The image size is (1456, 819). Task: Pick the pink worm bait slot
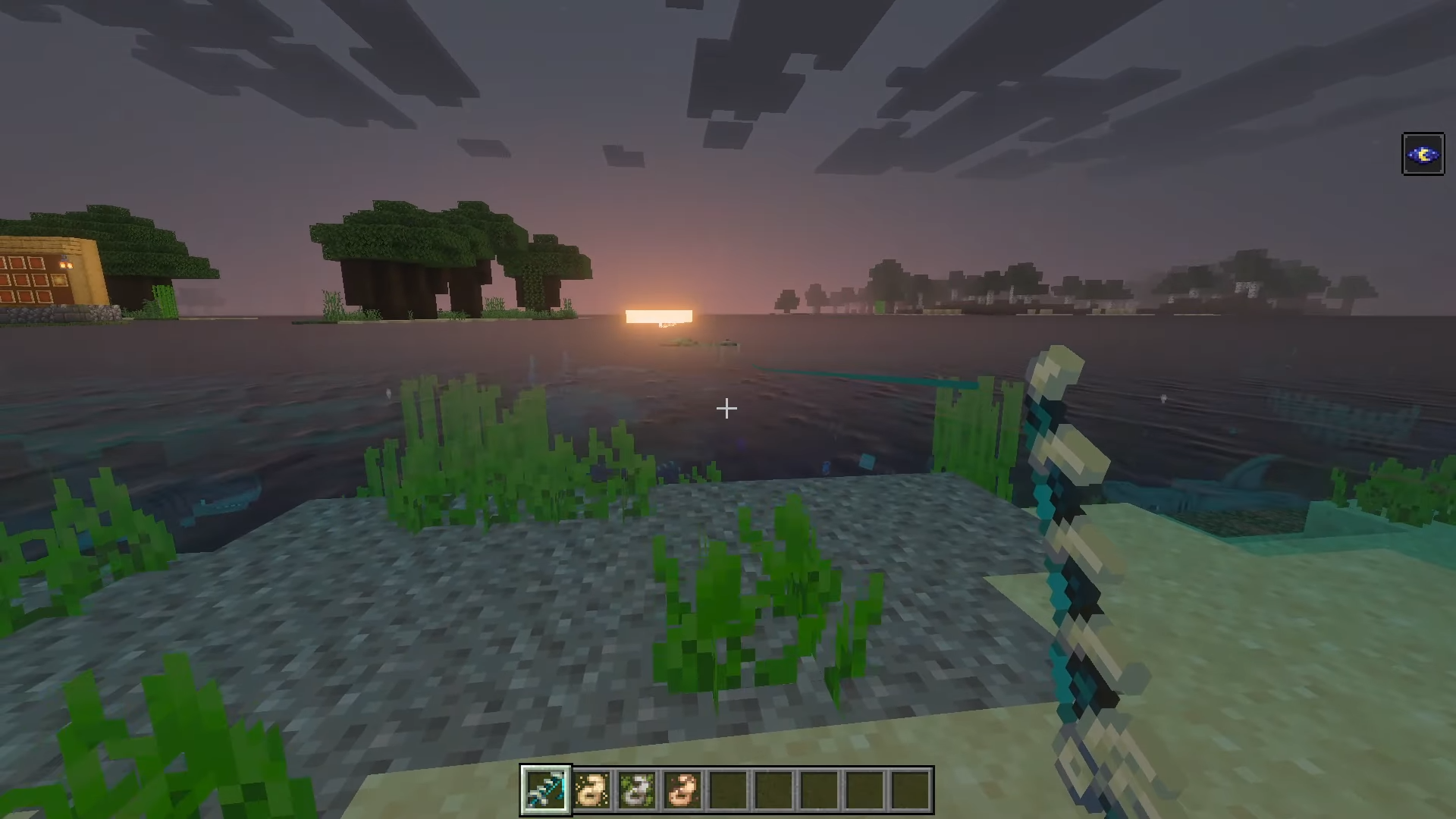tap(682, 789)
